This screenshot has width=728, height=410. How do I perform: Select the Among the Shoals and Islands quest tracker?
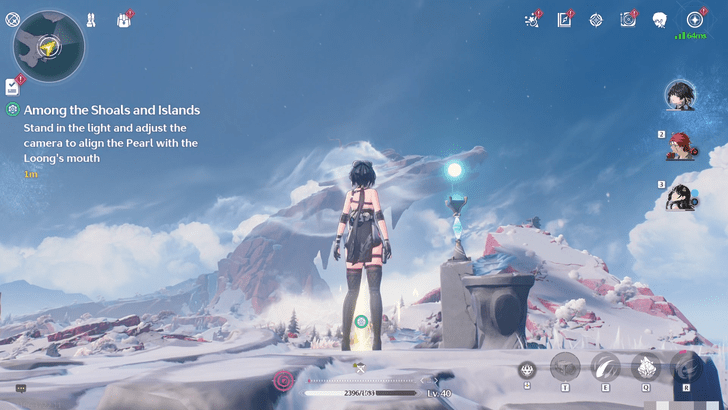point(112,110)
